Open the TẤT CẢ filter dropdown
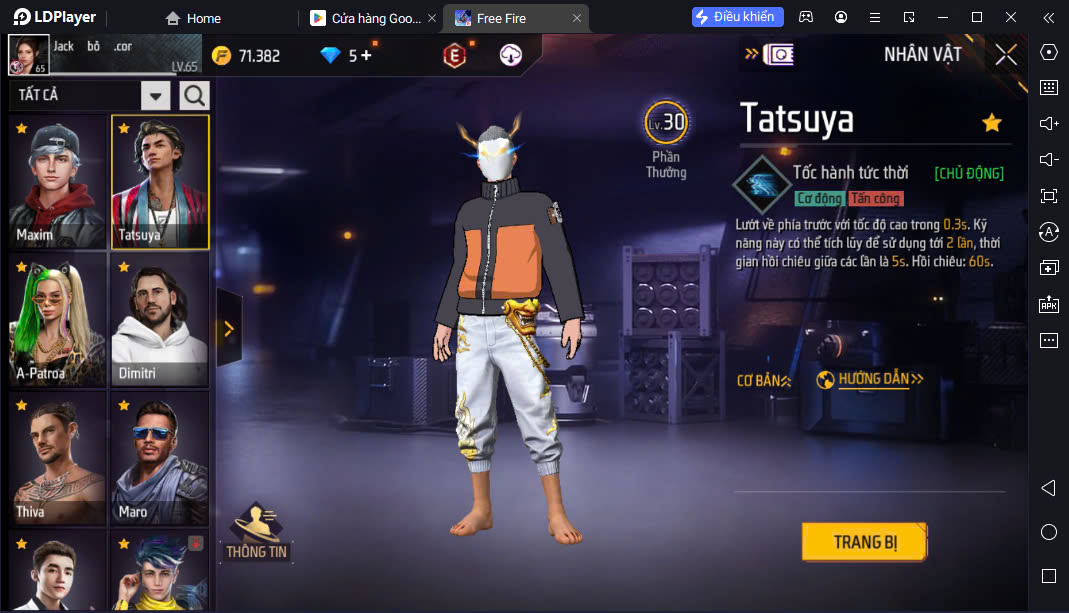Image resolution: width=1069 pixels, height=613 pixels. pyautogui.click(x=155, y=96)
